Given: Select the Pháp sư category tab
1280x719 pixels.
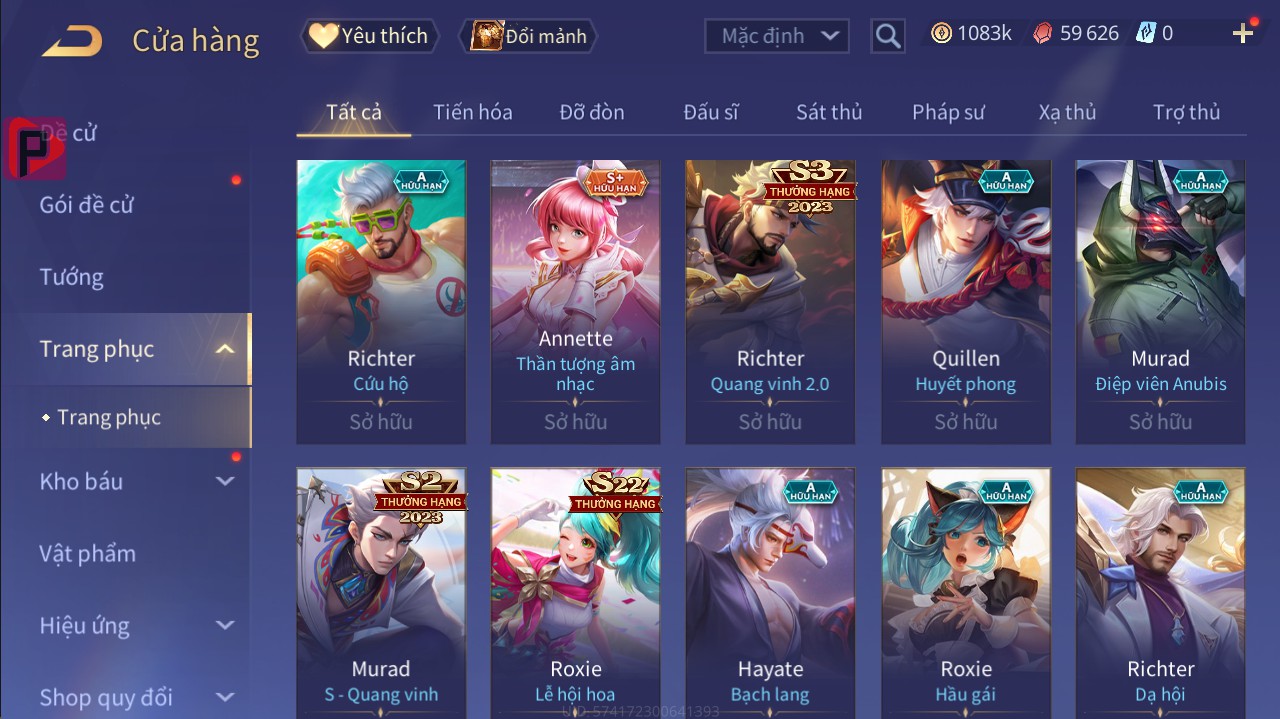Looking at the screenshot, I should [948, 112].
